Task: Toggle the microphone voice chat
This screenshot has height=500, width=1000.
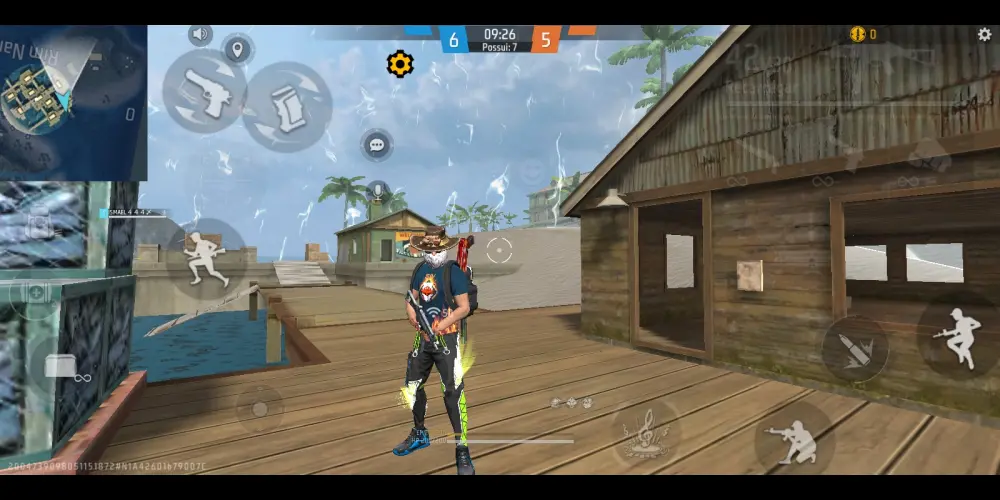Action: point(377,191)
